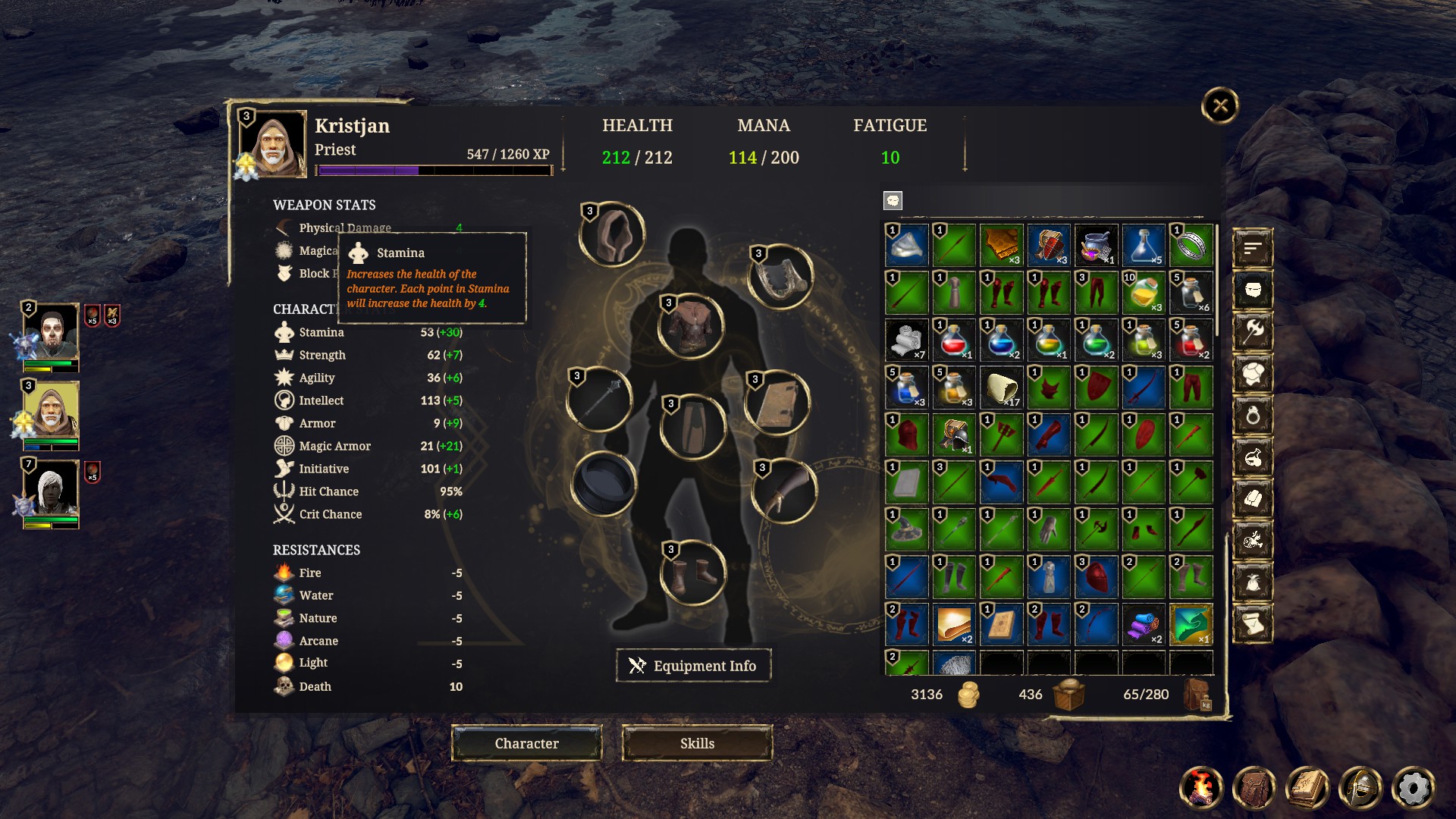Select the equipped boots slot
The image size is (1456, 819).
pos(692,573)
